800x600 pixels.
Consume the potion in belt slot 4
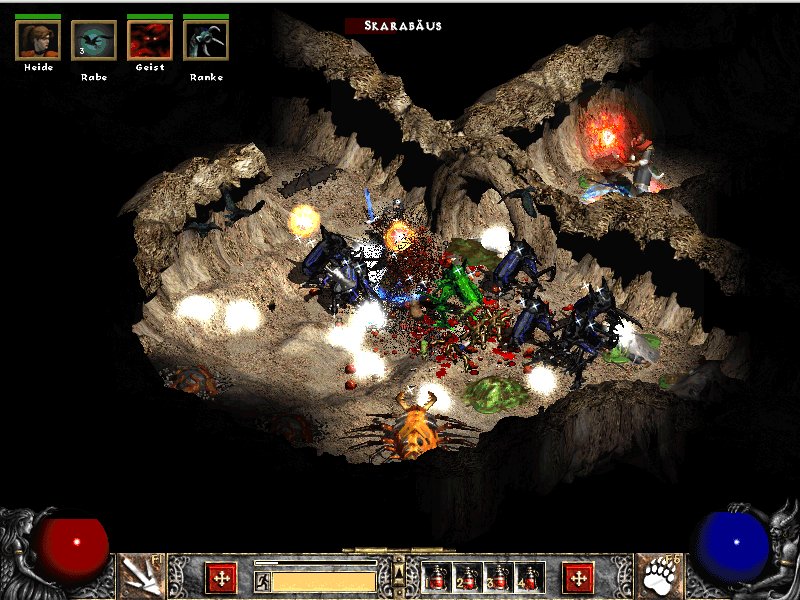(529, 577)
